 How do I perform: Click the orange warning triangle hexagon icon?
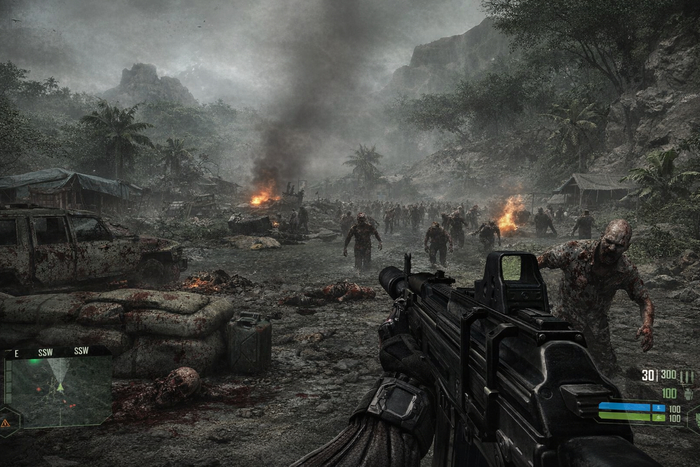(x=6, y=423)
